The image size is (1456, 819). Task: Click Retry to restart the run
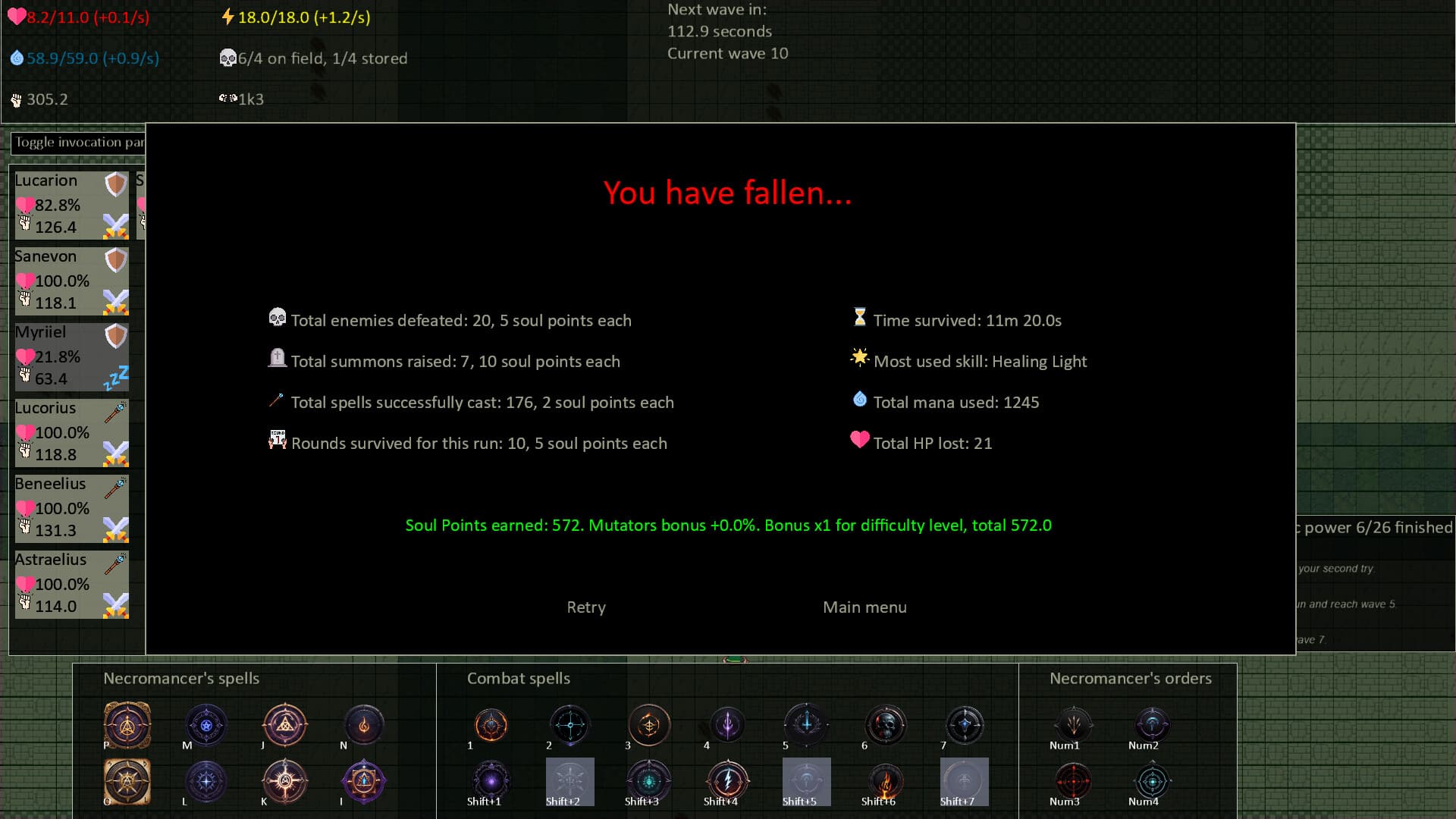pyautogui.click(x=585, y=607)
